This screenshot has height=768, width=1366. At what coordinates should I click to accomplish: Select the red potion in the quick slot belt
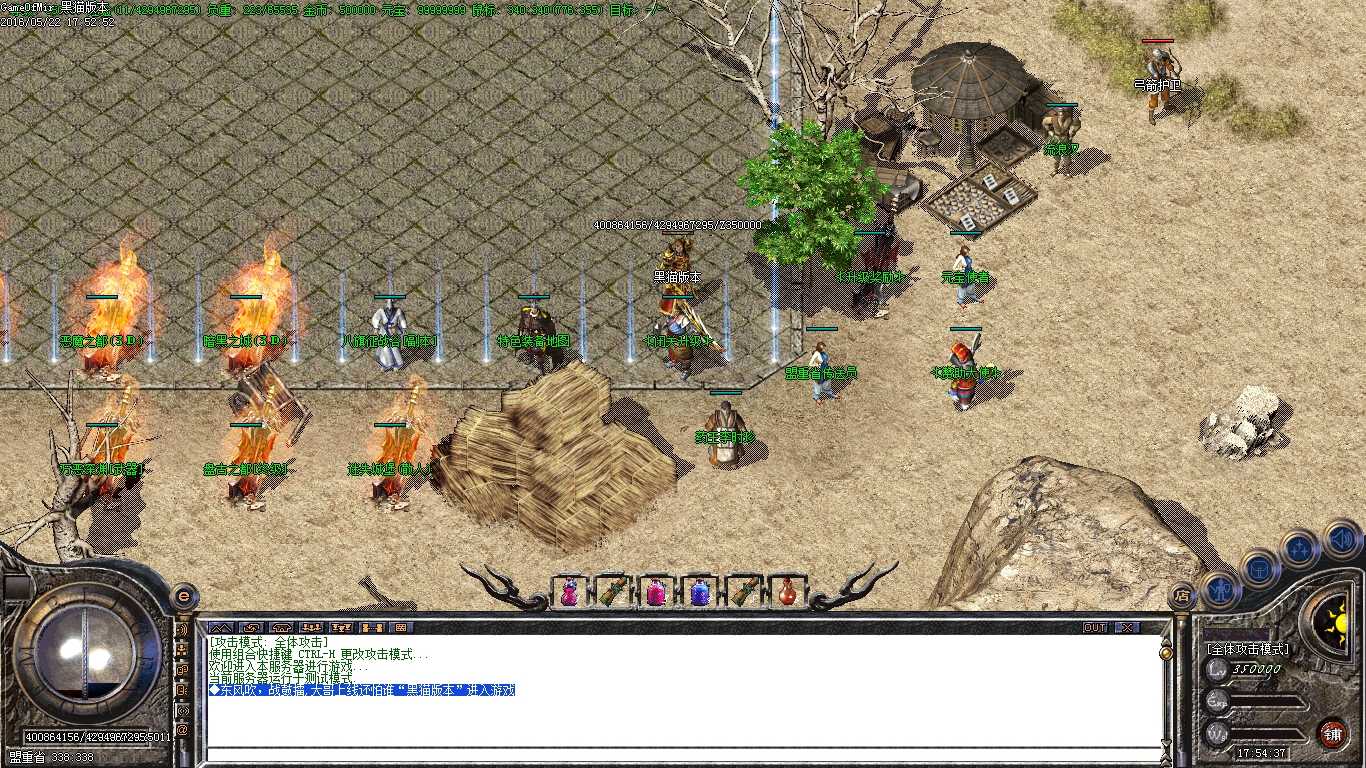[x=787, y=592]
